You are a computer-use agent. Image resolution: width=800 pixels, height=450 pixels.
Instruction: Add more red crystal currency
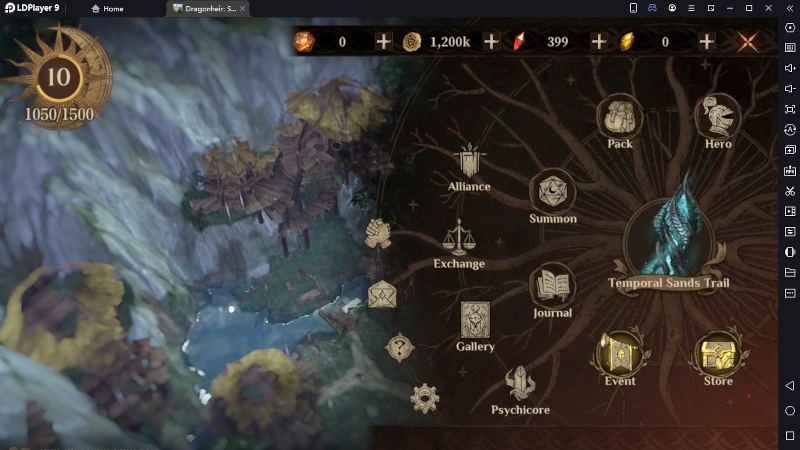[x=599, y=41]
